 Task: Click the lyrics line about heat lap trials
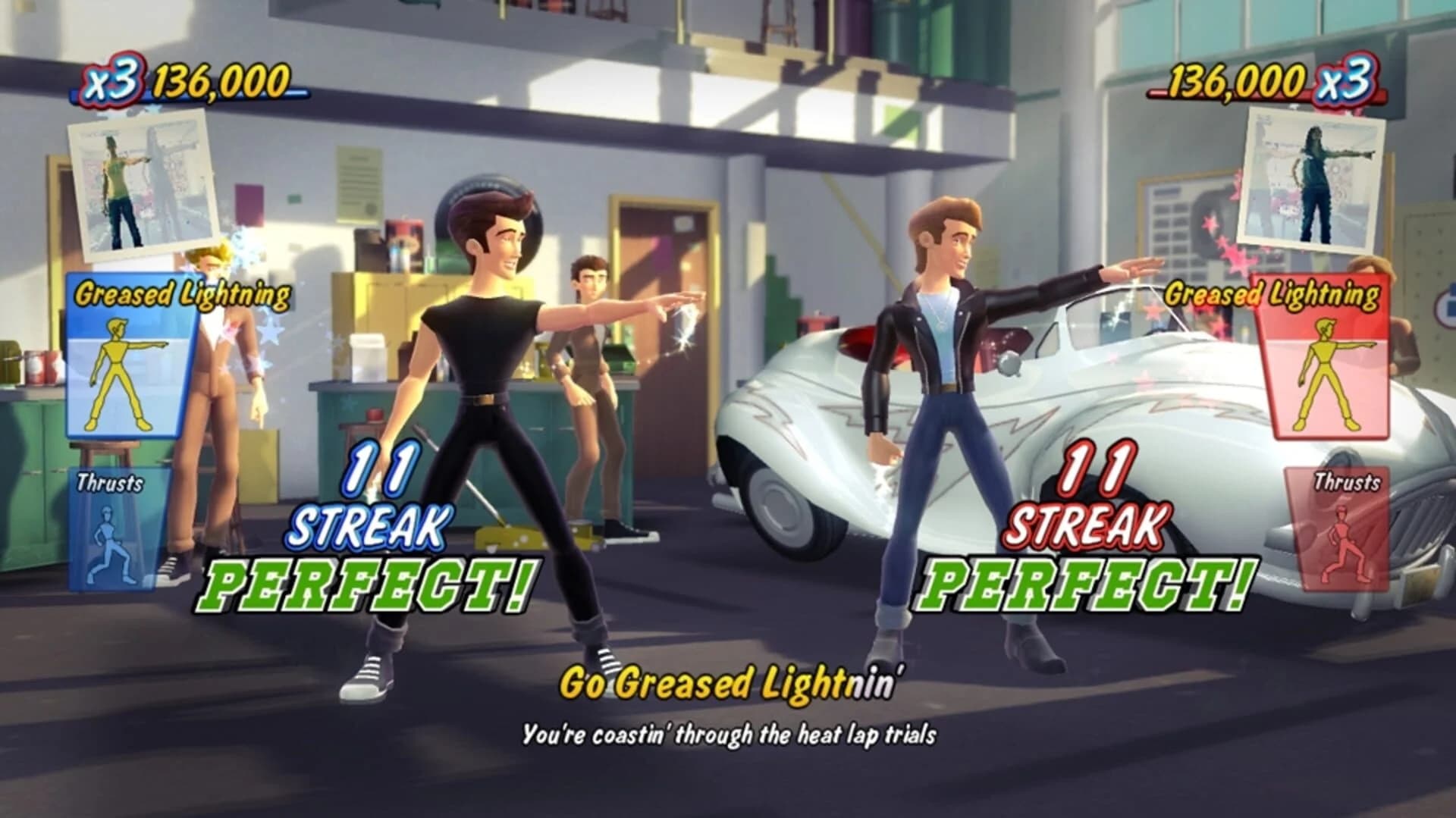(730, 733)
